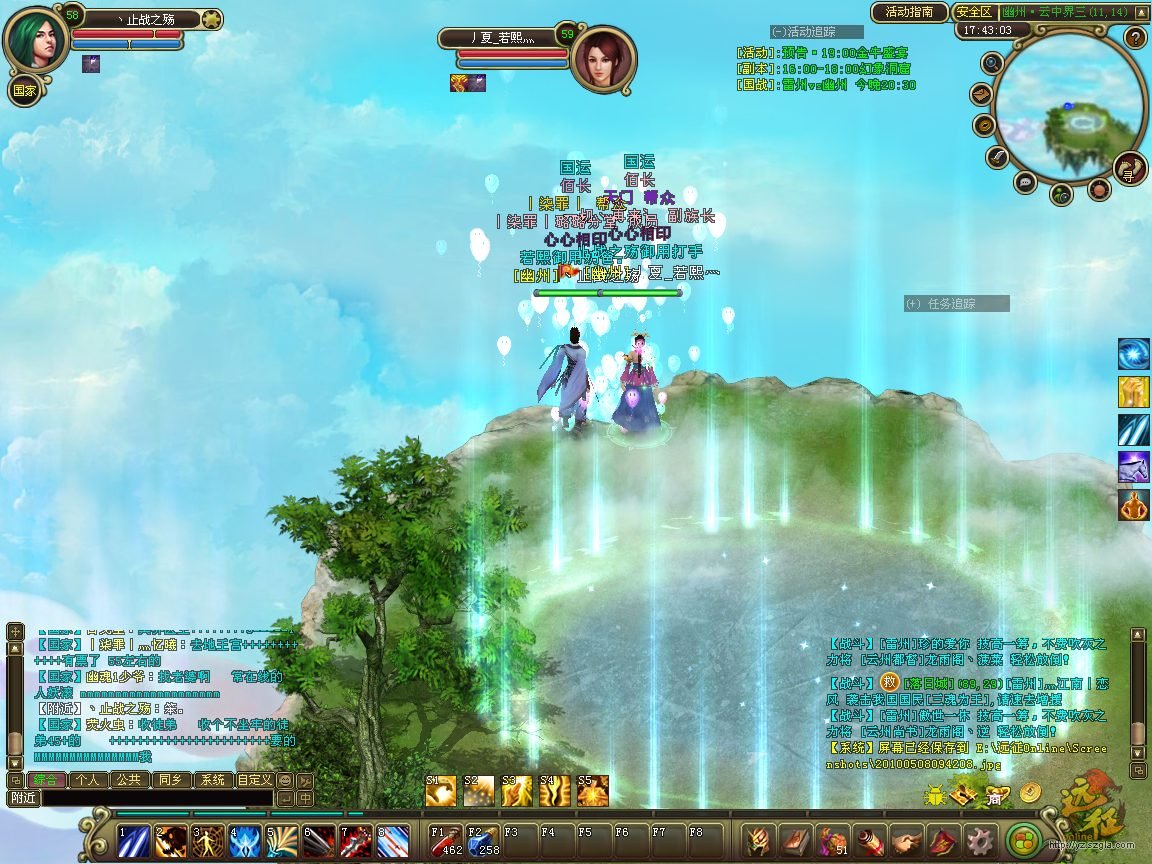Click the 国家 button under player portrait
Screen dimensions: 1152x864
(24, 89)
